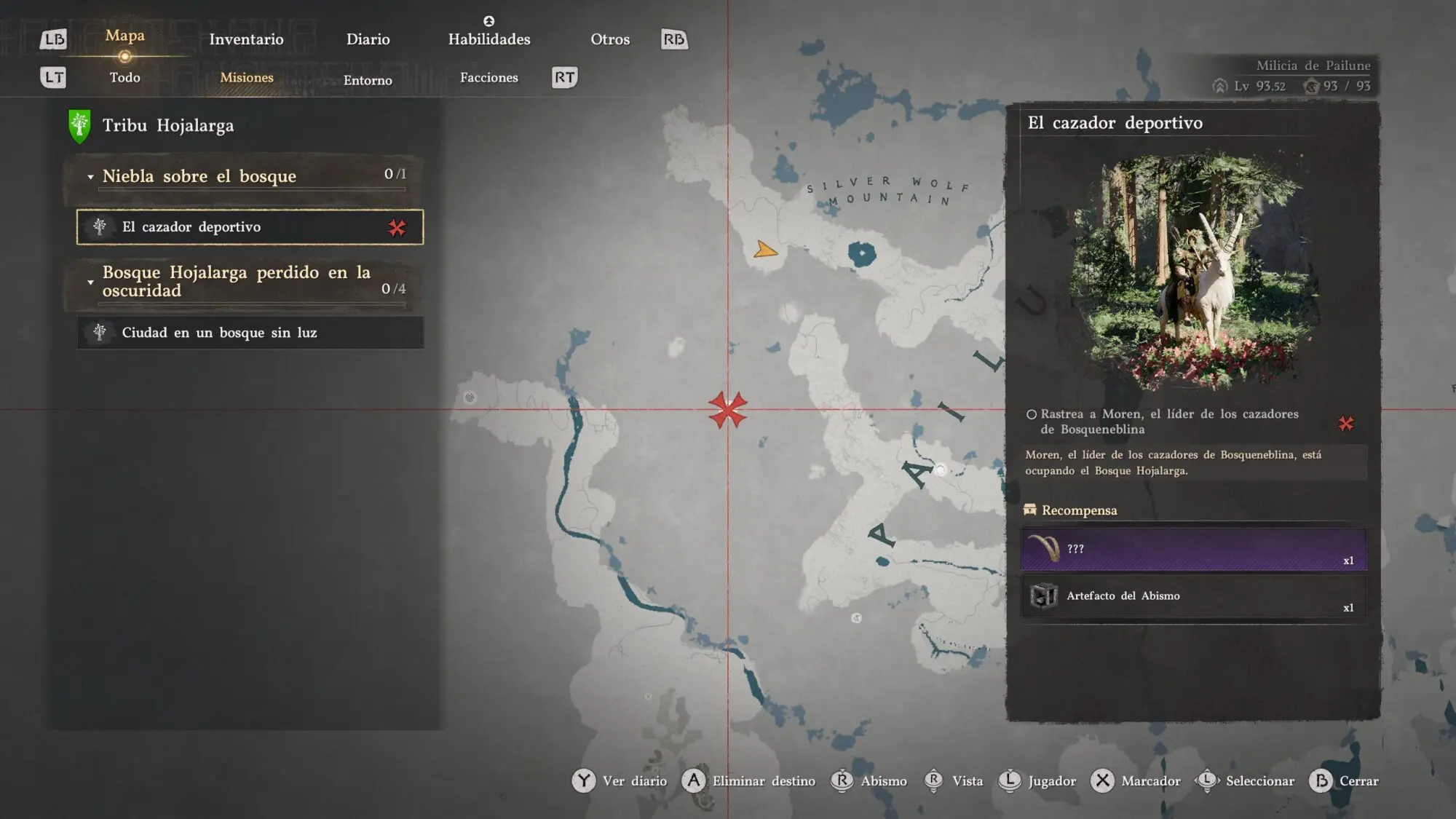This screenshot has width=1456, height=819.
Task: Collapse the Niebla sobre el bosque group
Action: point(90,177)
